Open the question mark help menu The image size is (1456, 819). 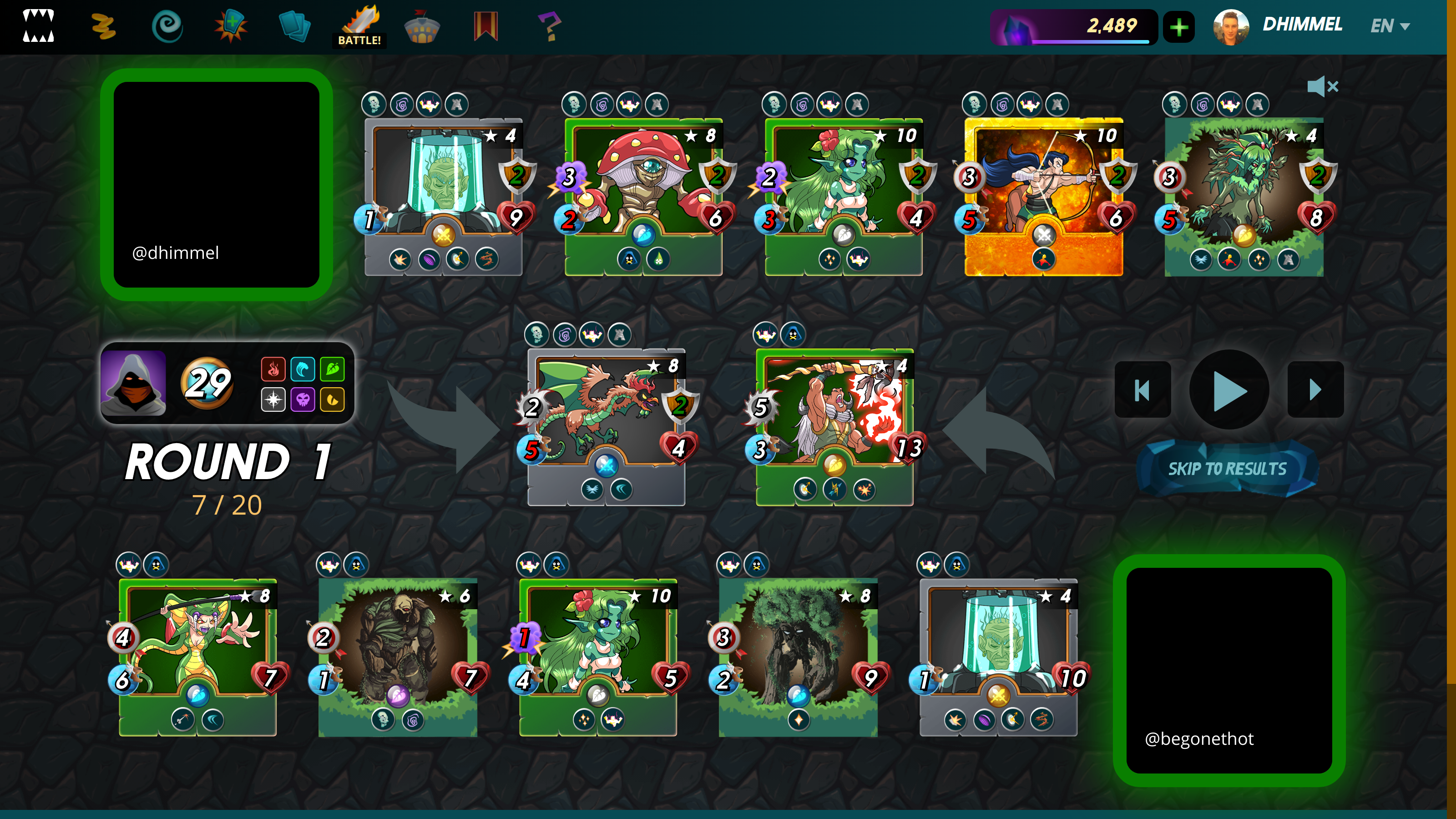549,26
